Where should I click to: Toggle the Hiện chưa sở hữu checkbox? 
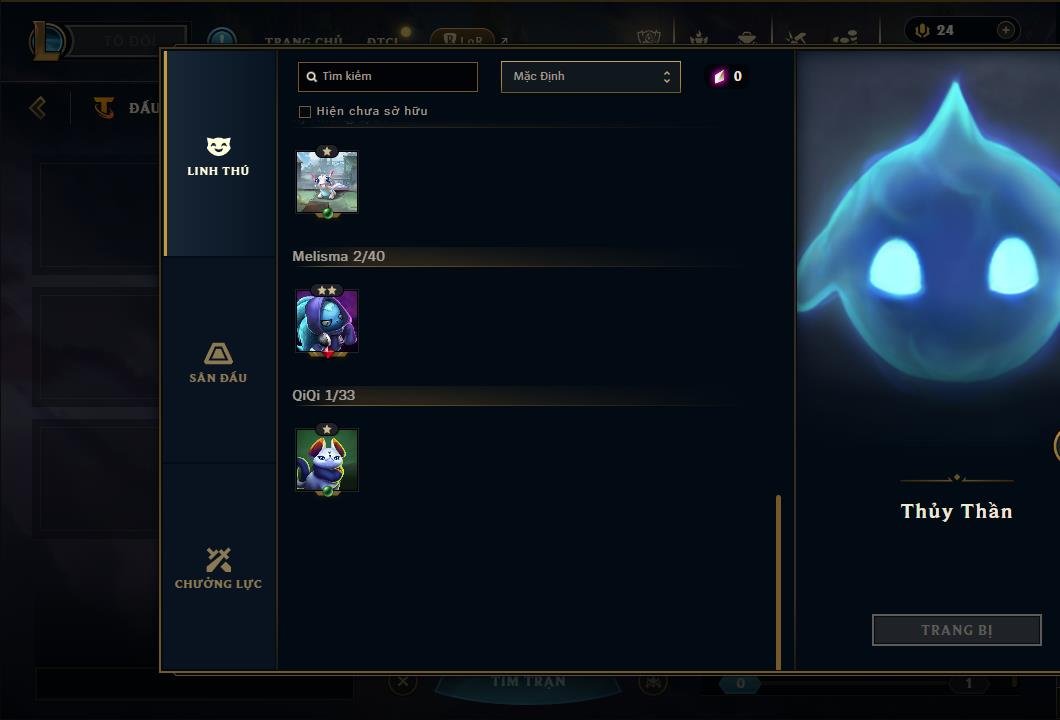305,112
